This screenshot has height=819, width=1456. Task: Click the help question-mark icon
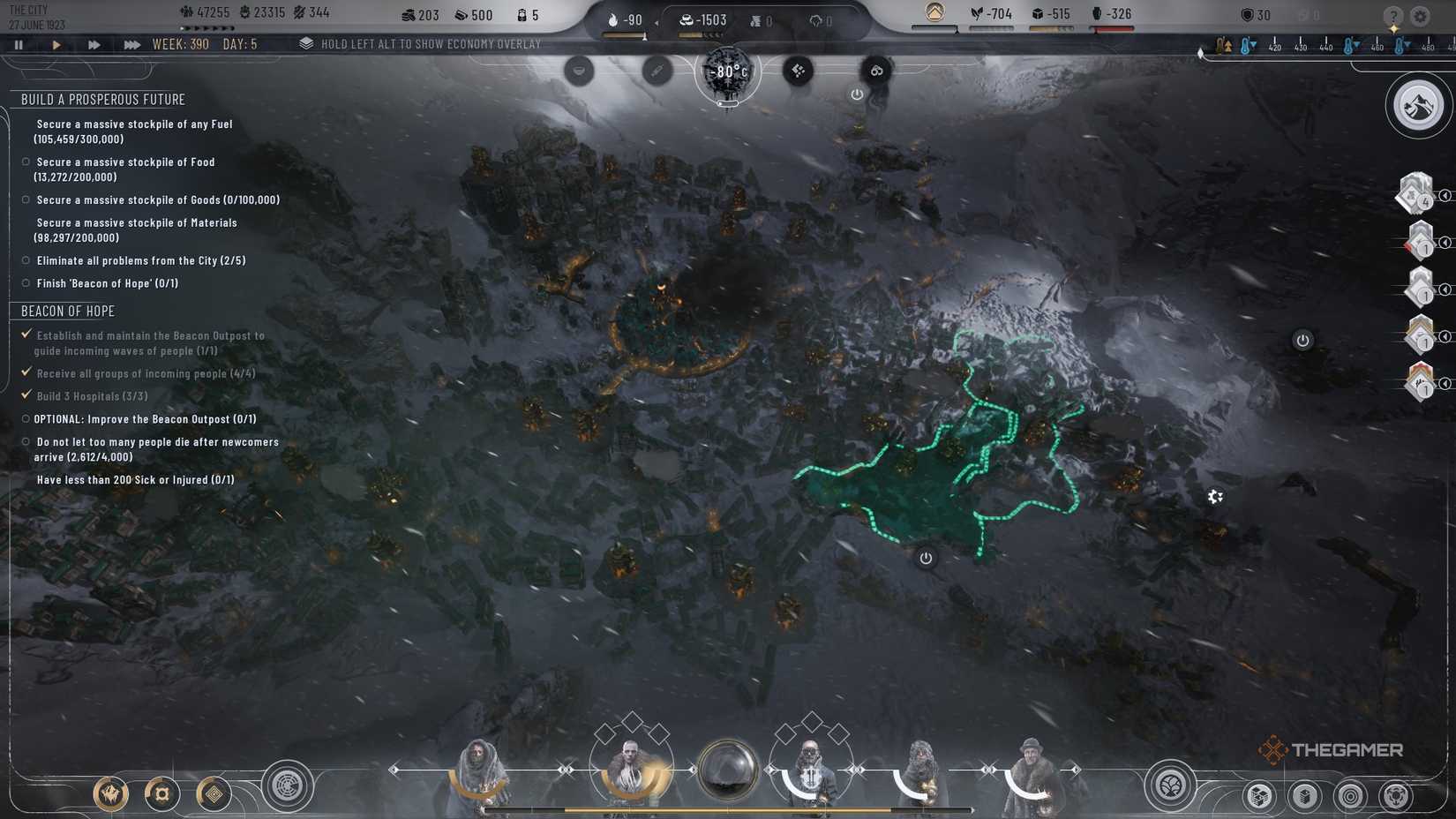pyautogui.click(x=1392, y=15)
